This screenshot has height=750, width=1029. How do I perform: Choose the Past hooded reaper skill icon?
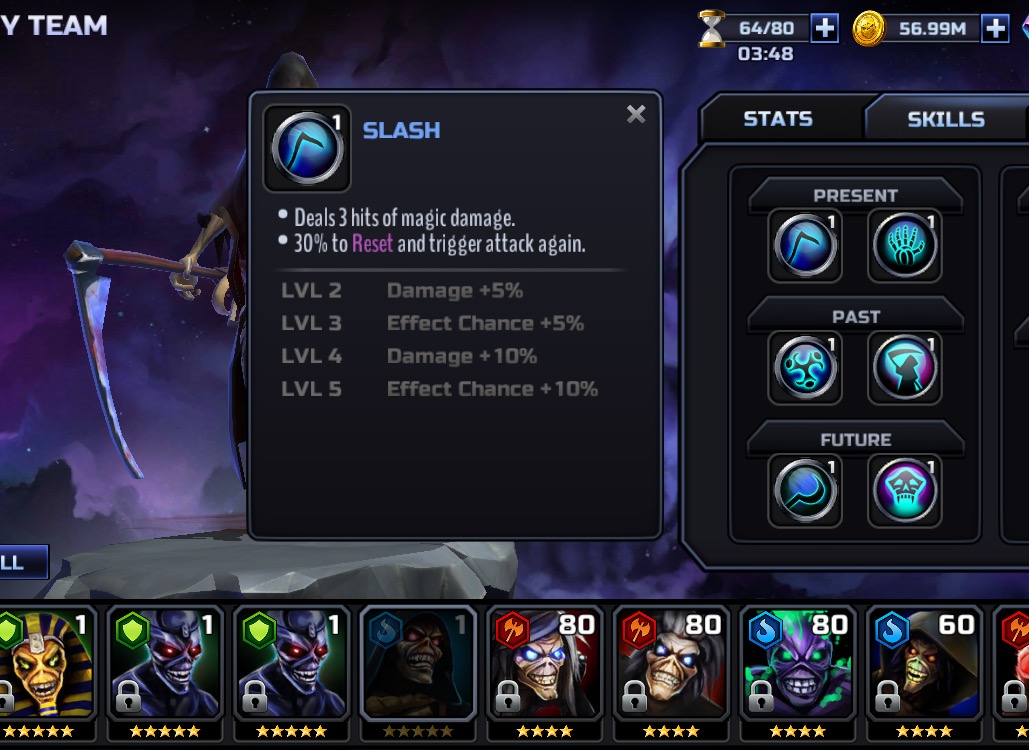[904, 368]
